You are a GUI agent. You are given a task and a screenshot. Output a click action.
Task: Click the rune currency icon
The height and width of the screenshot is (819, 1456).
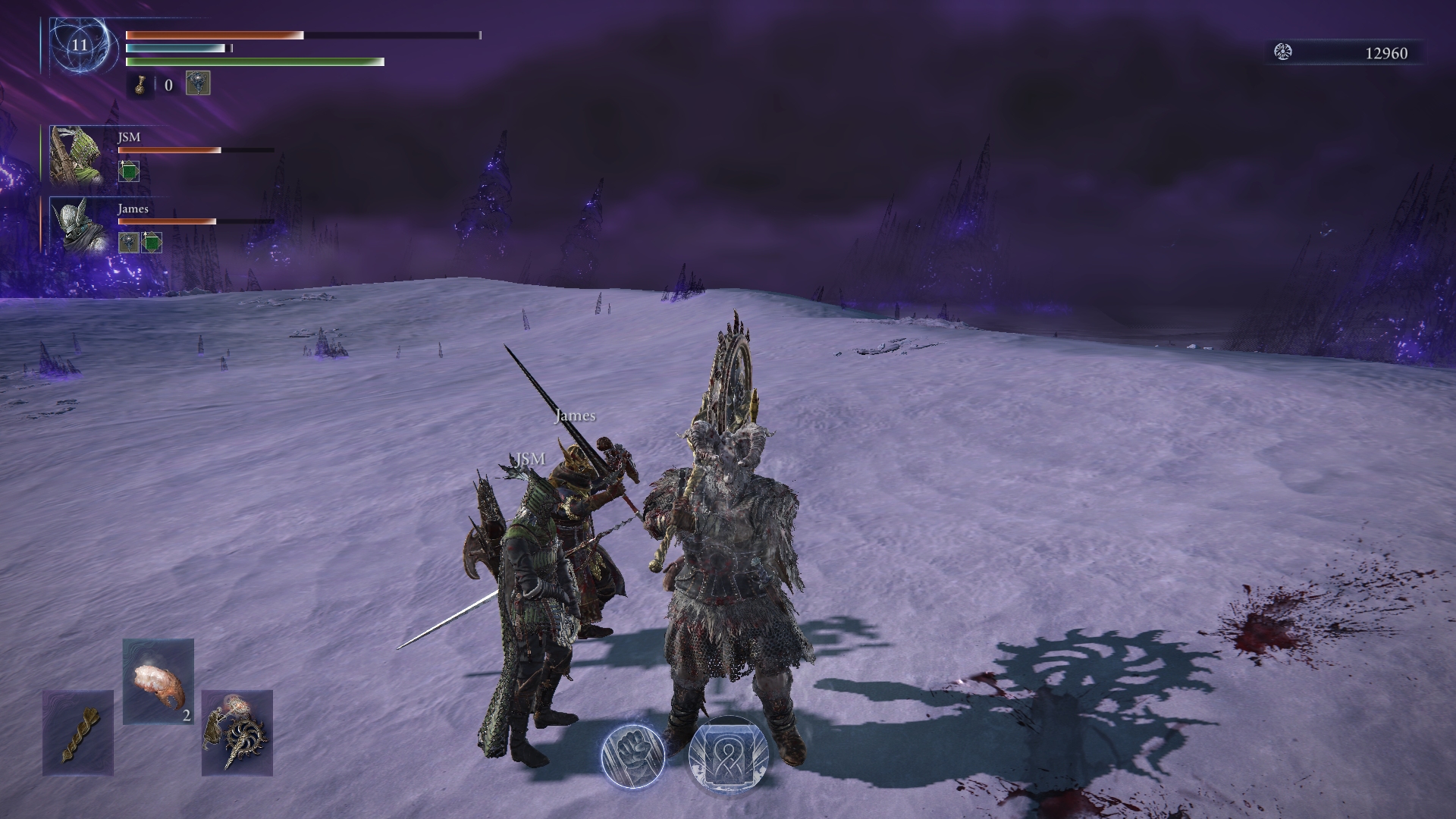point(1283,52)
